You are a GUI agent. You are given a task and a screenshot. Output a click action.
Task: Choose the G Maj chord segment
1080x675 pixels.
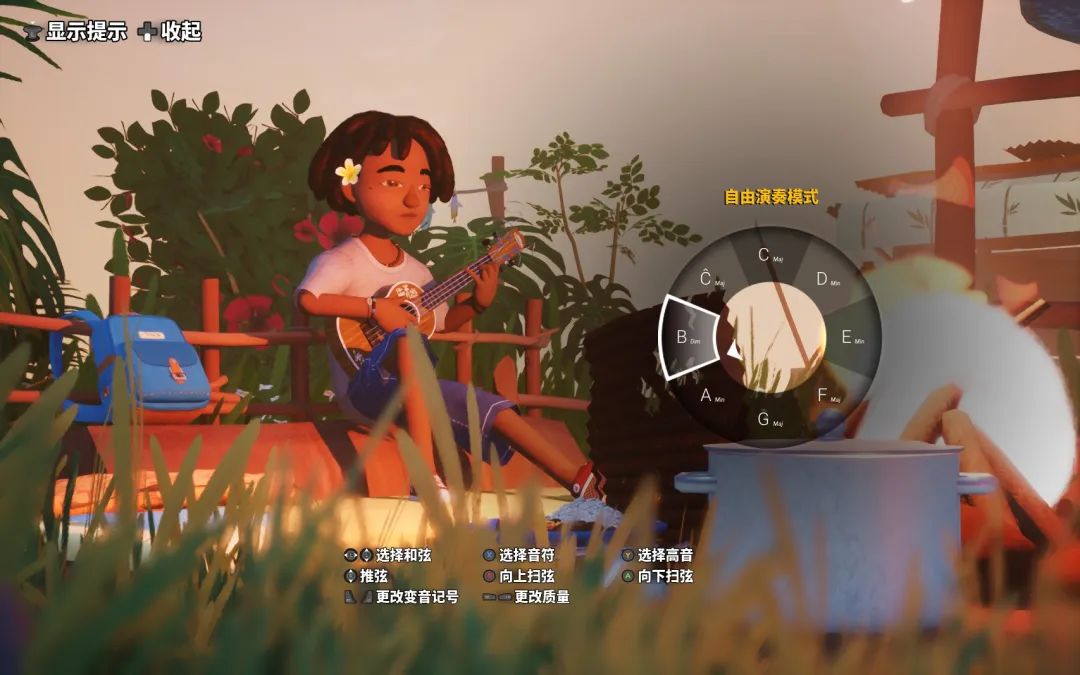point(769,420)
